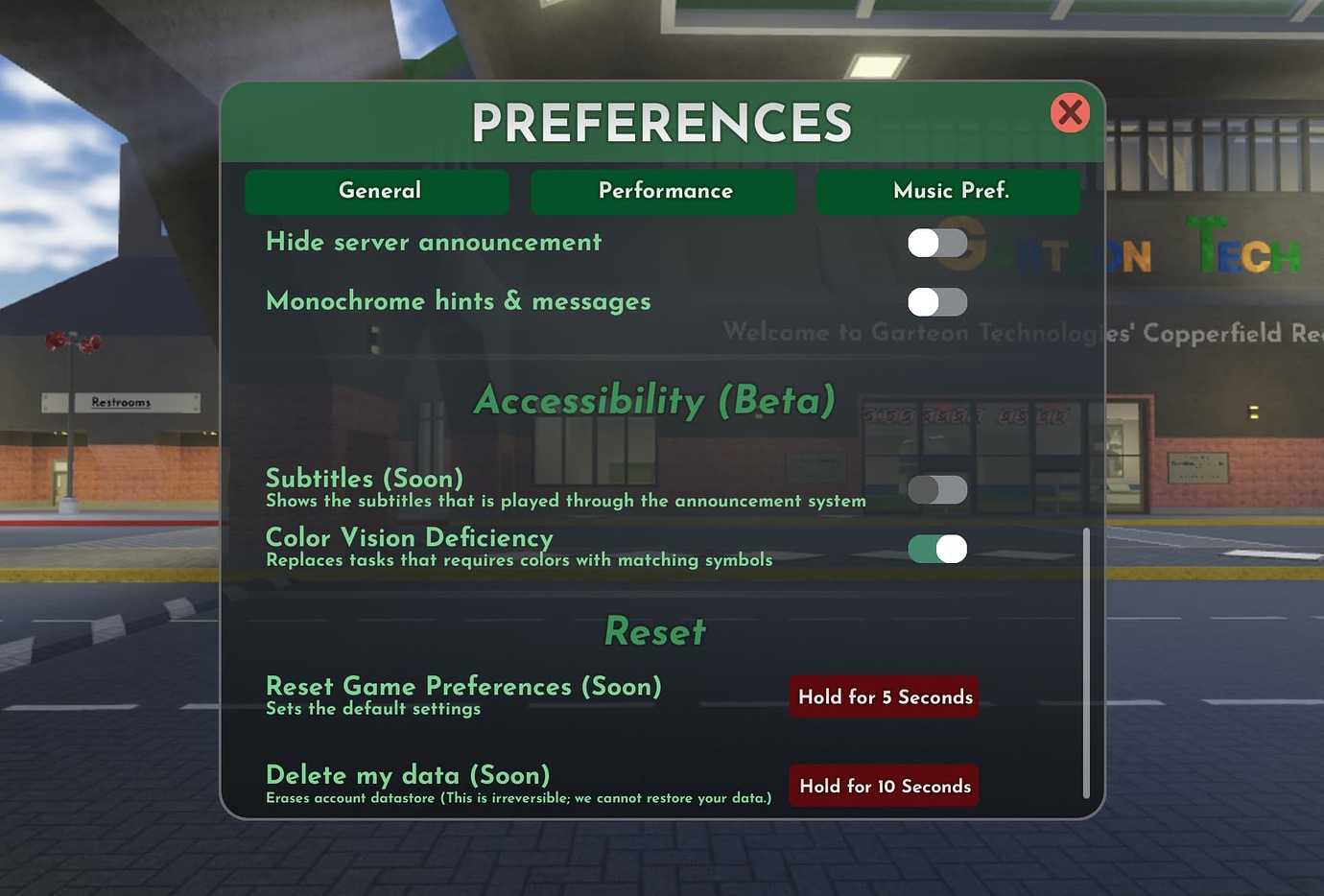The width and height of the screenshot is (1324, 896).
Task: Click the Delete my data label
Action: (x=407, y=775)
